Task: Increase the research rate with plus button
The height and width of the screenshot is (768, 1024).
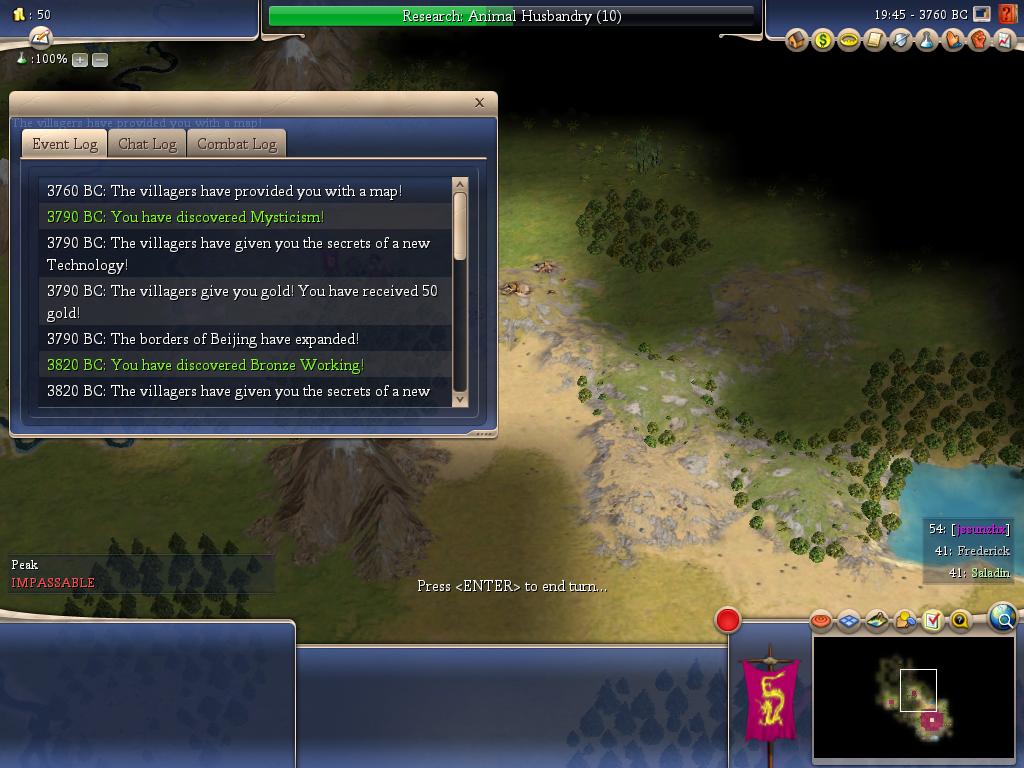Action: pyautogui.click(x=80, y=60)
